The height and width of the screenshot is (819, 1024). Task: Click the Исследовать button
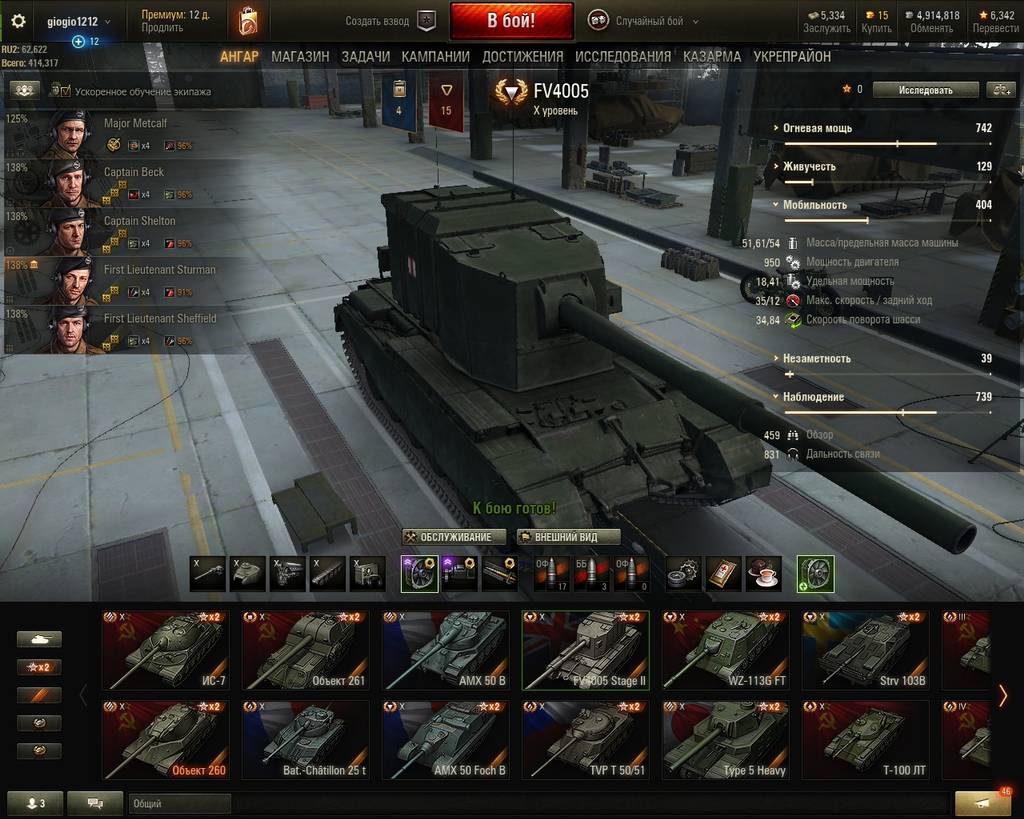tap(925, 90)
